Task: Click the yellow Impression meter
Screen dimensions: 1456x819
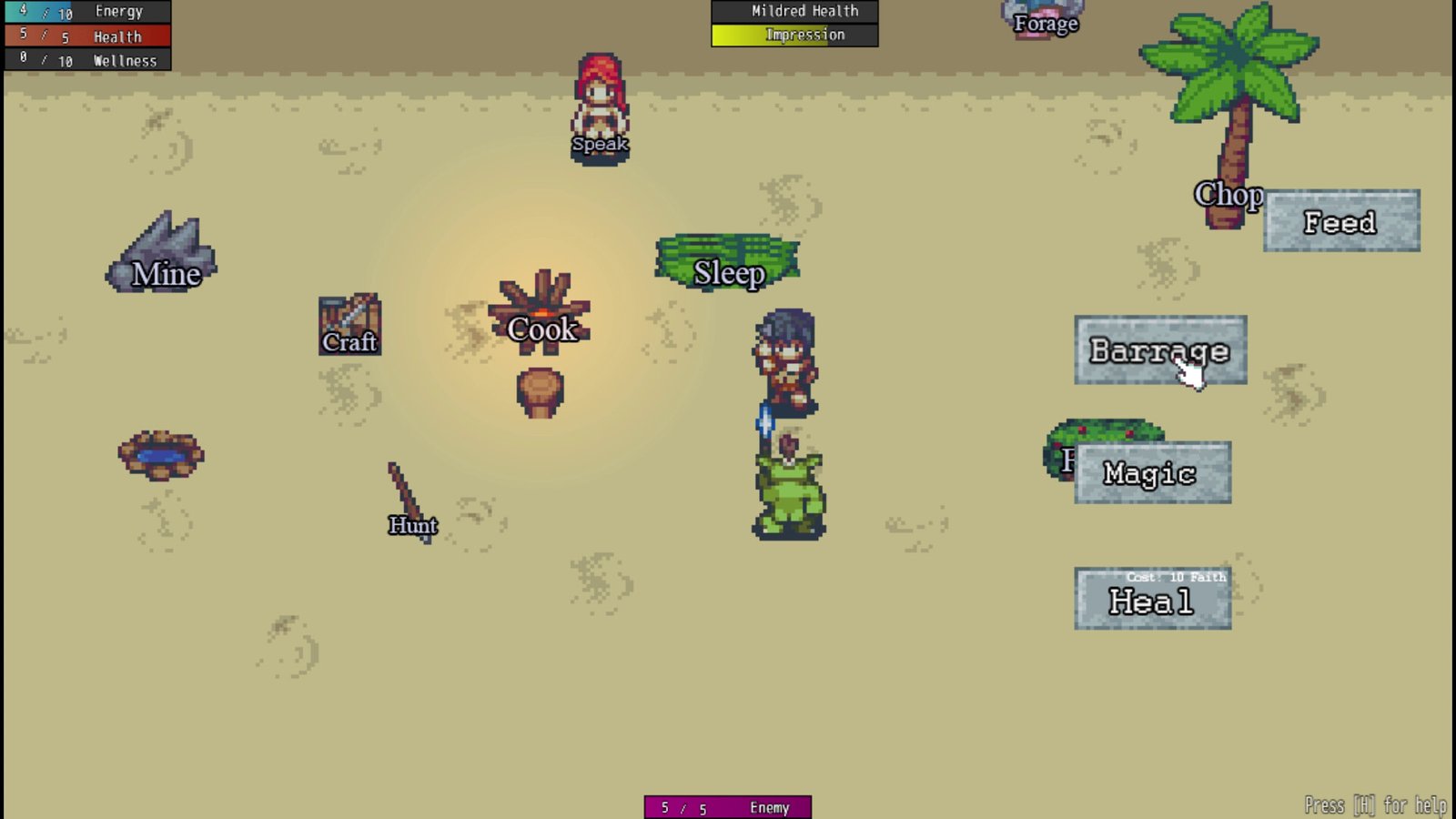Action: click(794, 35)
